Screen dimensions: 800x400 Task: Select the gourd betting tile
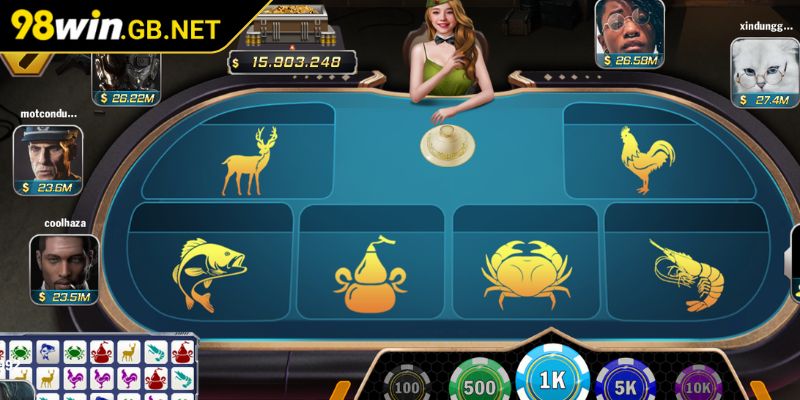(x=370, y=275)
